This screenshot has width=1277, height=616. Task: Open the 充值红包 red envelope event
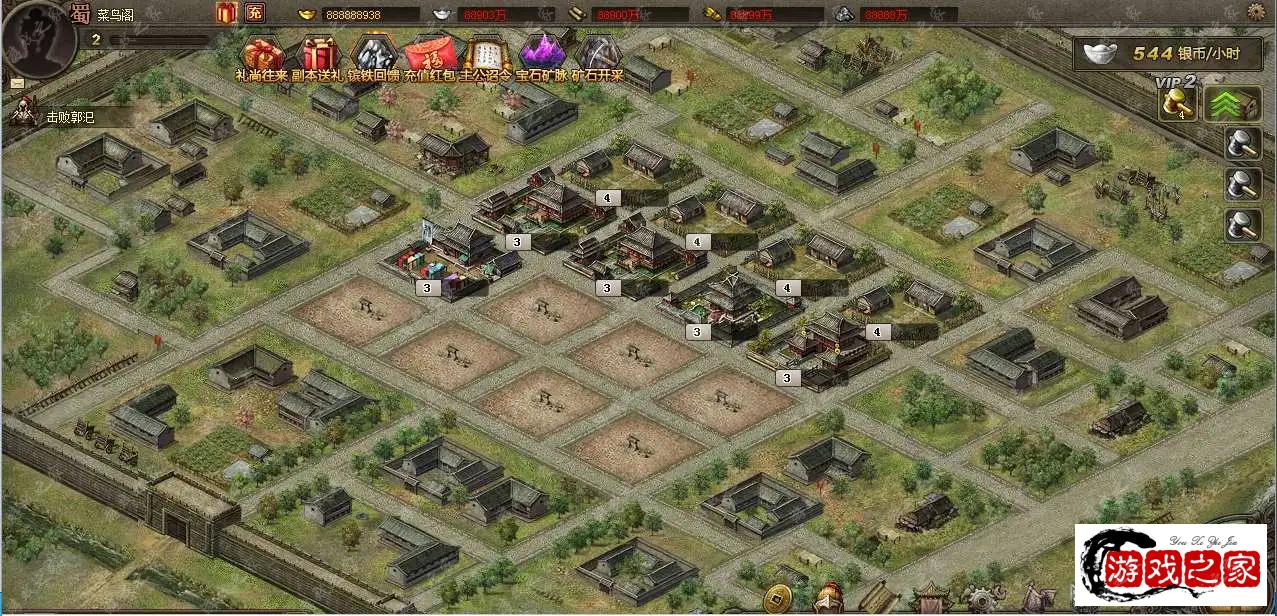431,53
